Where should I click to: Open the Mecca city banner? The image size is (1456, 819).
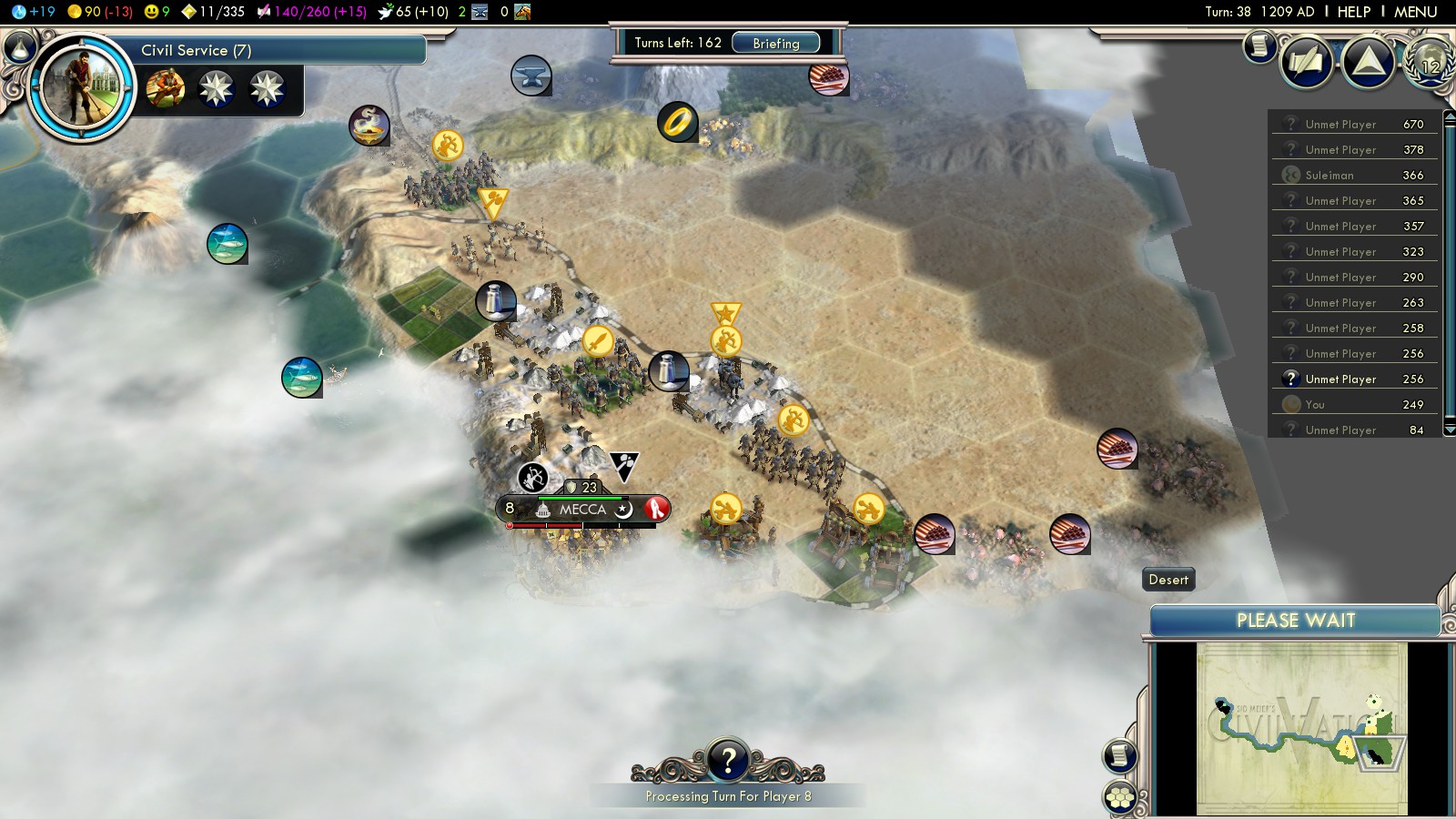(x=582, y=509)
